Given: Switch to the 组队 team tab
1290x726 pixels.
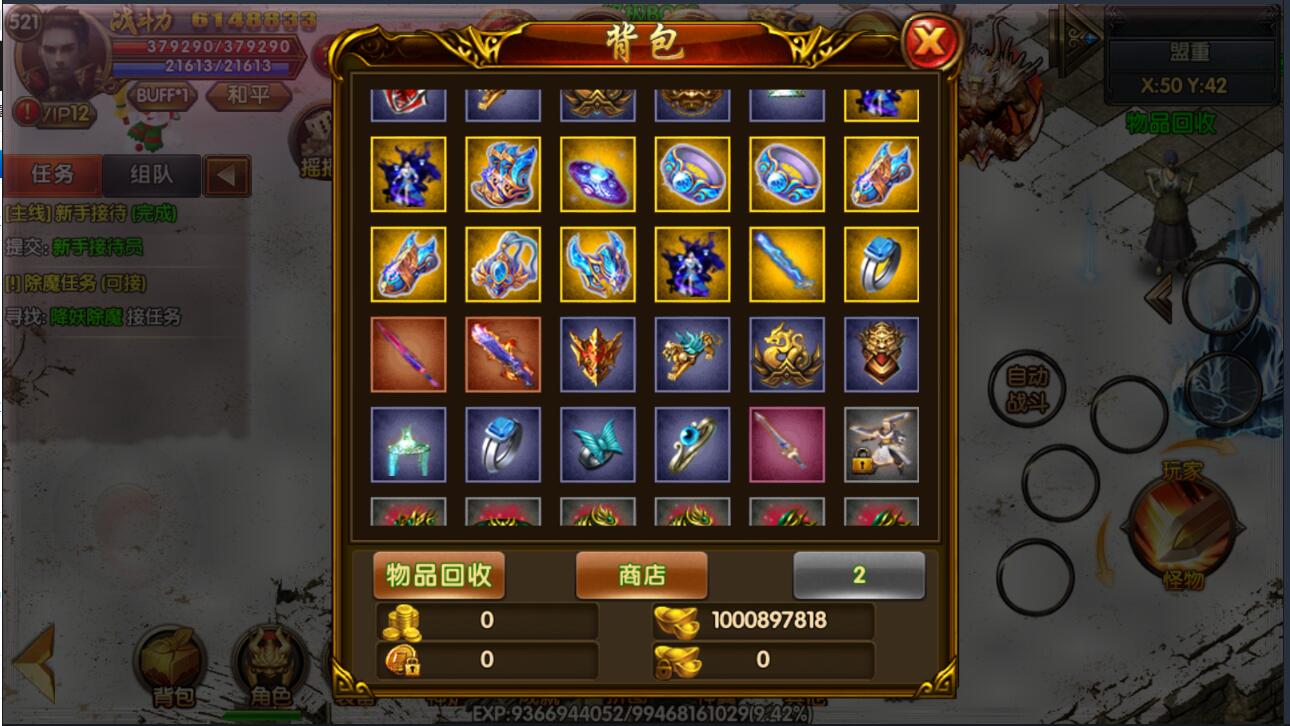Looking at the screenshot, I should pyautogui.click(x=151, y=175).
